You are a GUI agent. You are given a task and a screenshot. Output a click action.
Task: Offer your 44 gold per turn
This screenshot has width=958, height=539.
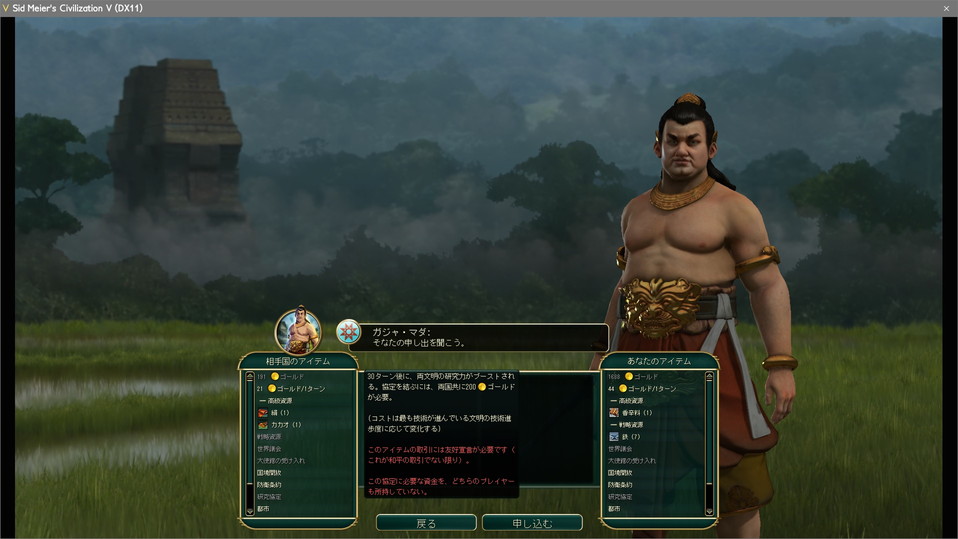click(x=649, y=388)
